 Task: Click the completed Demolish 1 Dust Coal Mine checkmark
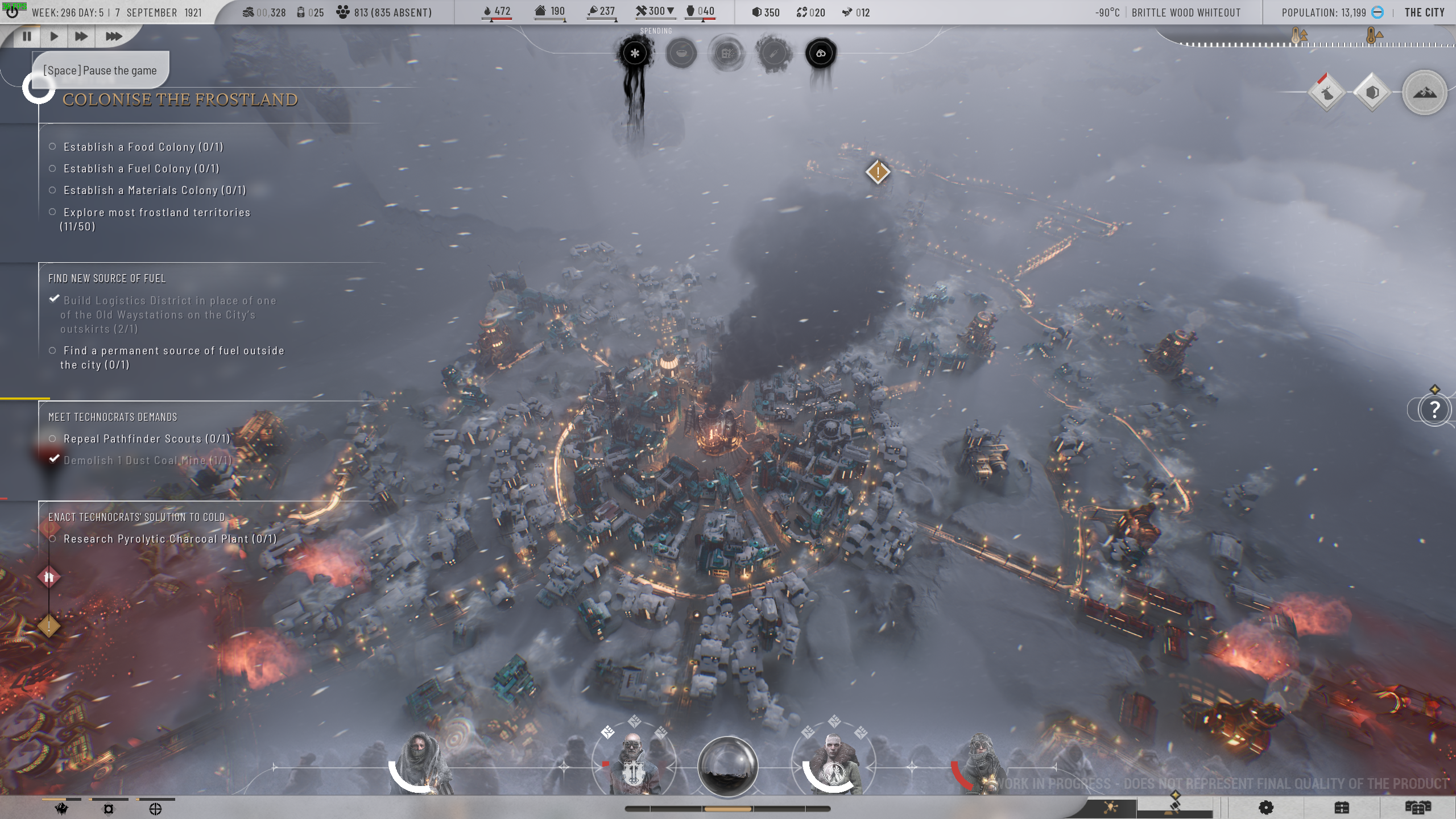(54, 458)
